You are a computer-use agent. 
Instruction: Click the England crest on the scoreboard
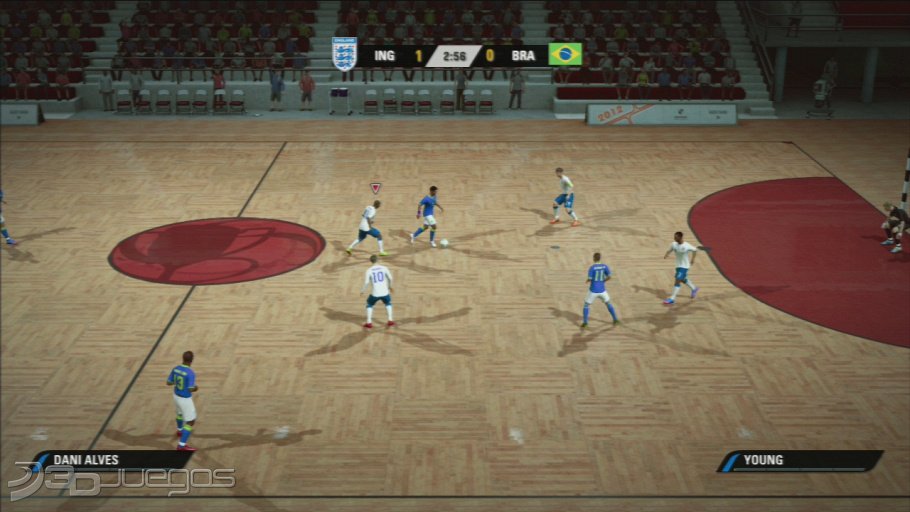click(x=344, y=54)
